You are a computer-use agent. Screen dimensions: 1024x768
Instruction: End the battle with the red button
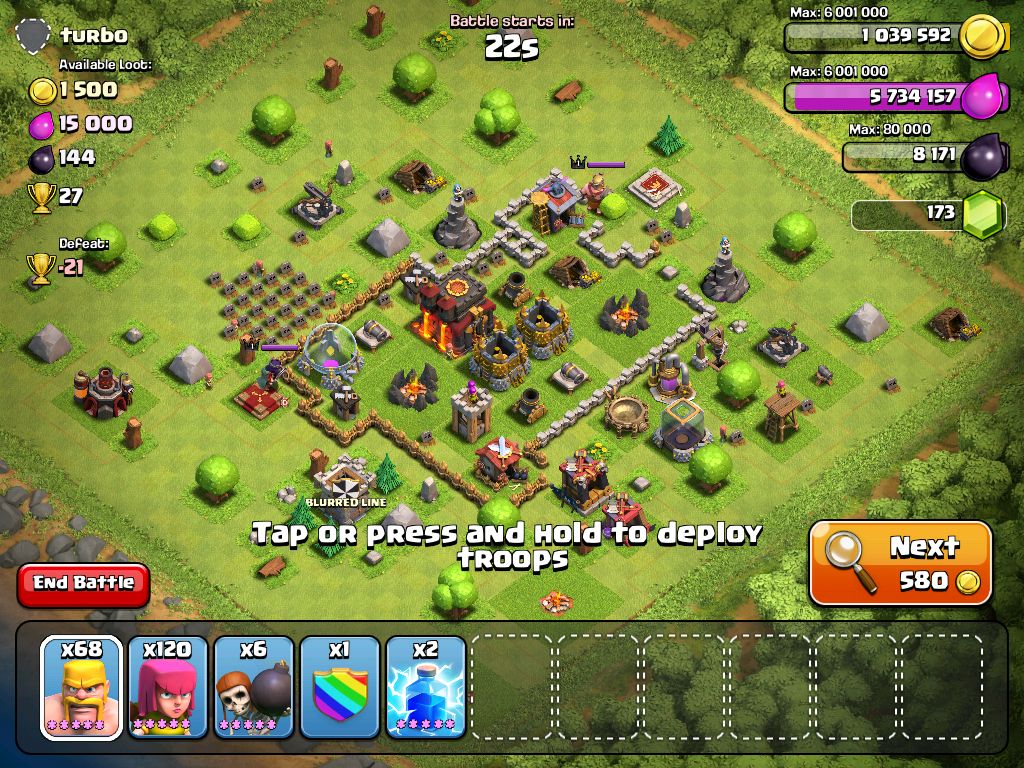pos(83,584)
